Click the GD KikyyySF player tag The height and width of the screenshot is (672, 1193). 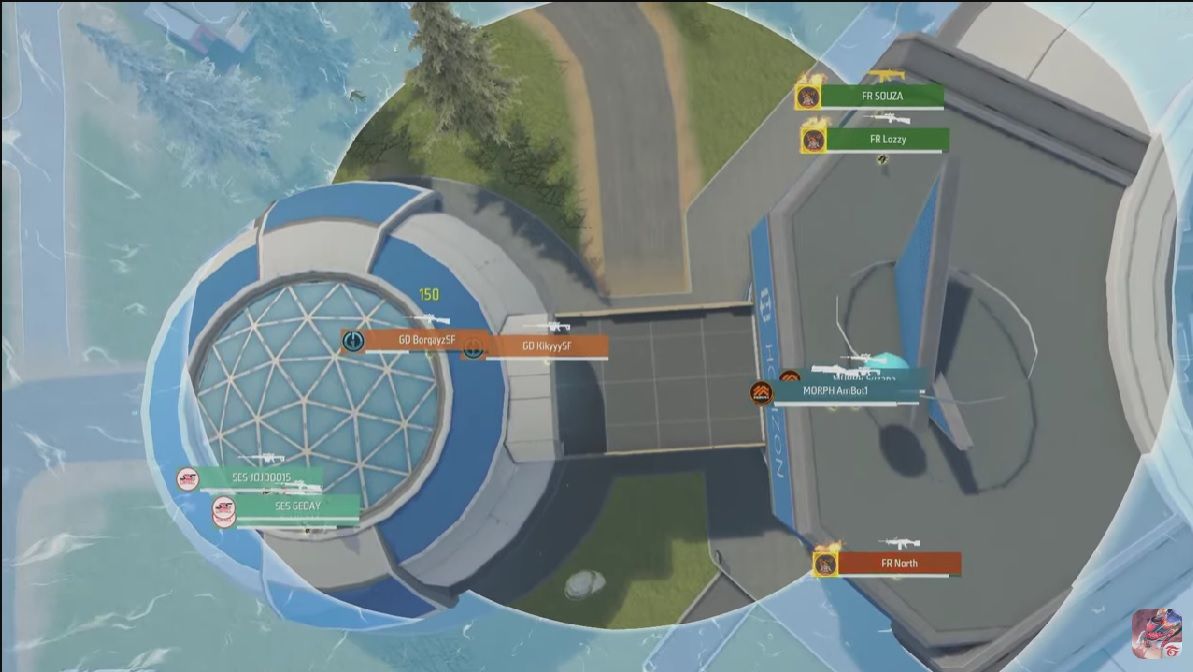click(x=546, y=346)
